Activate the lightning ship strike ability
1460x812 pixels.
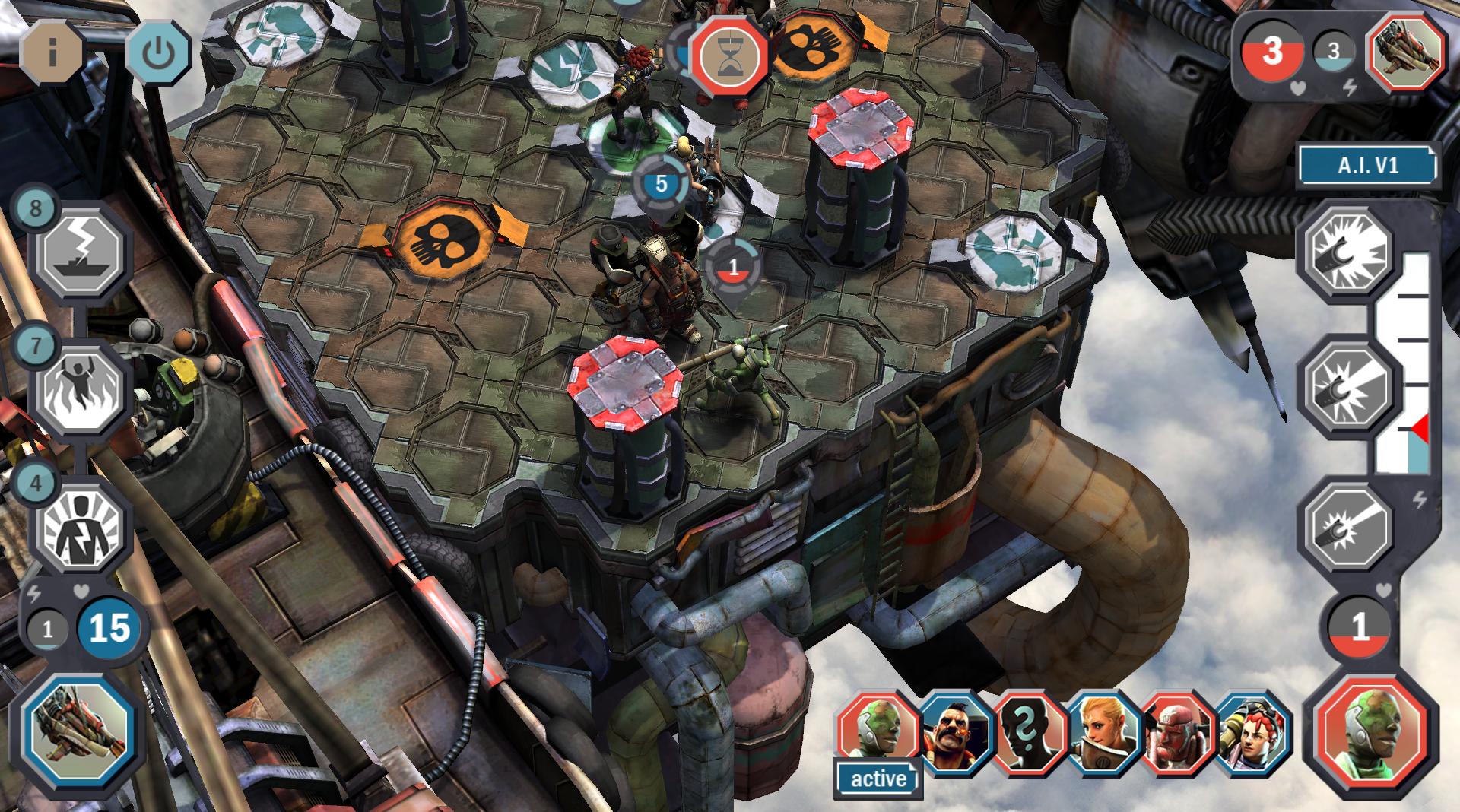[x=82, y=253]
